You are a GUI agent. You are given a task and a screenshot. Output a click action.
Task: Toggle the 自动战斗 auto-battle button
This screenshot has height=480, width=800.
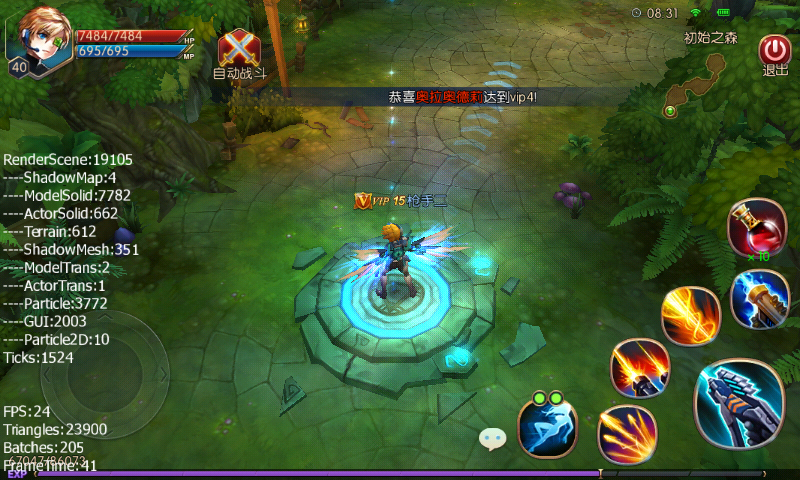pos(239,50)
